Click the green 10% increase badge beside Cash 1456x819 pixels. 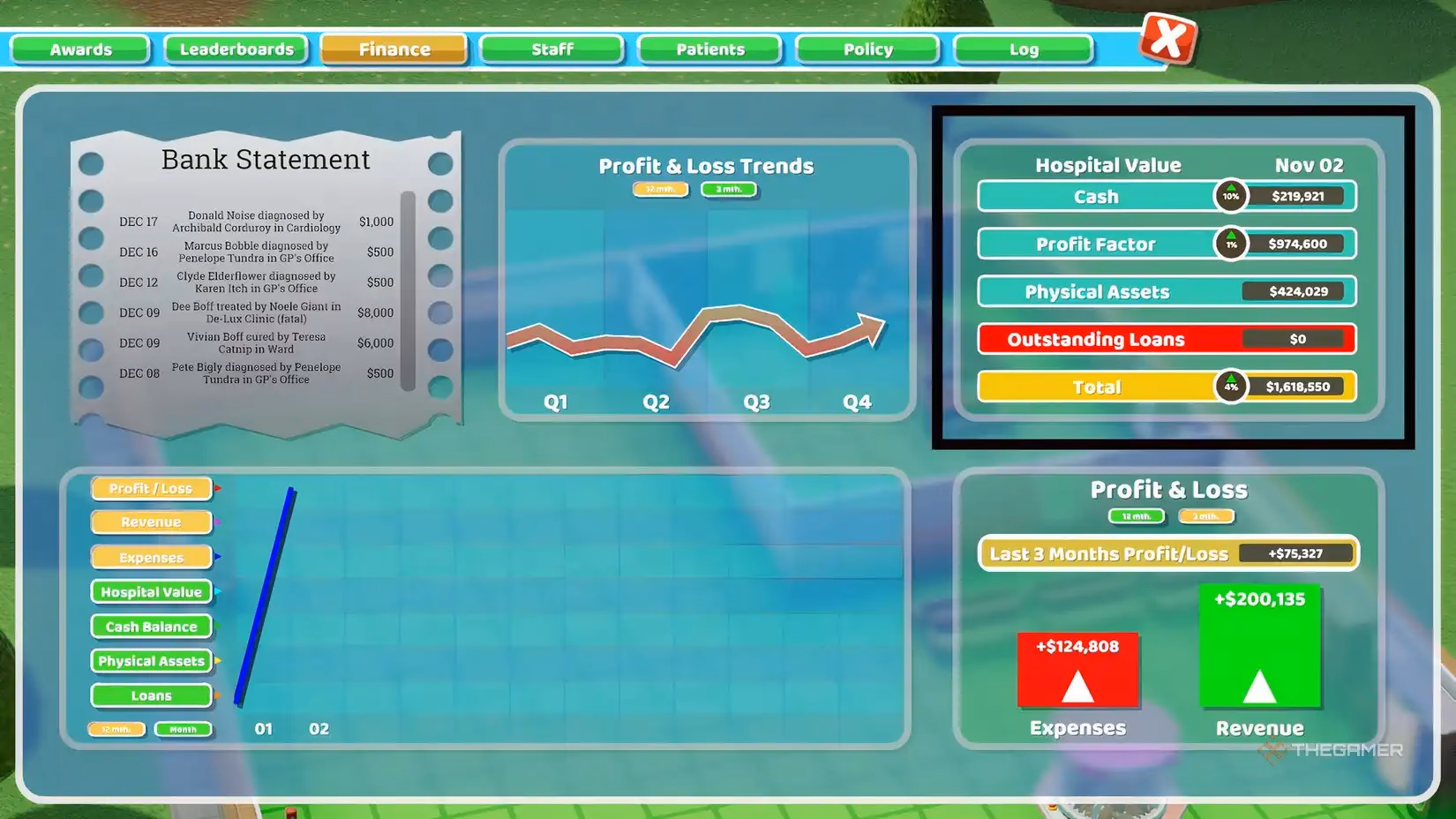[x=1230, y=196]
